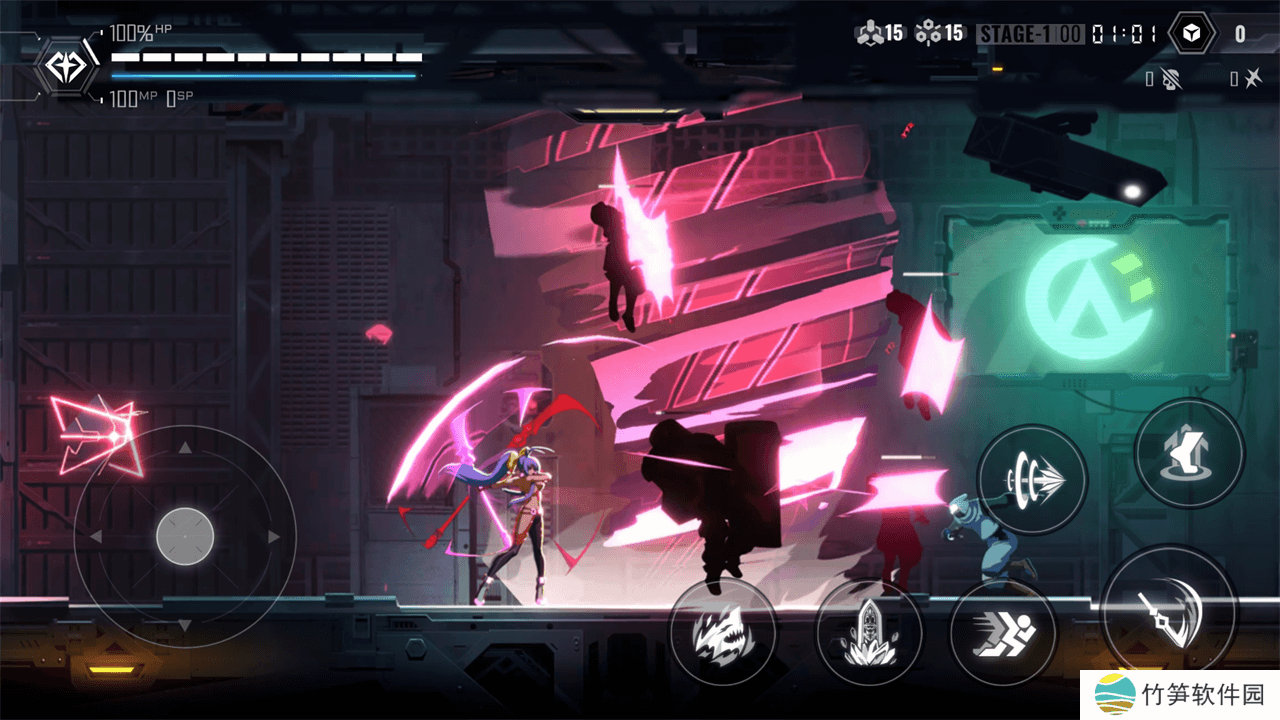Activate the running figure dash button
This screenshot has width=1280, height=720.
pyautogui.click(x=1003, y=632)
